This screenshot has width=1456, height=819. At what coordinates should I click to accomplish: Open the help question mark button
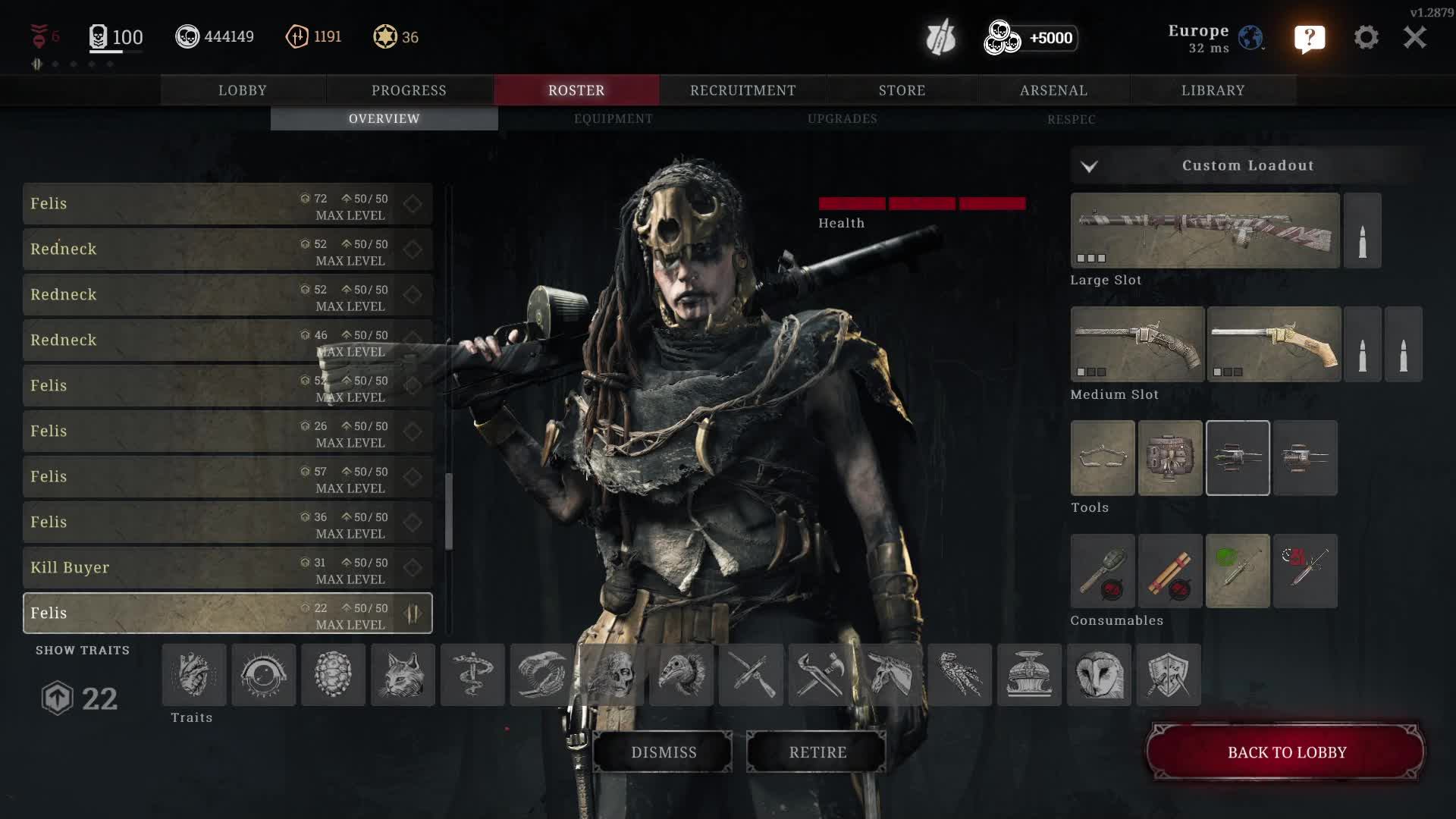(x=1310, y=38)
